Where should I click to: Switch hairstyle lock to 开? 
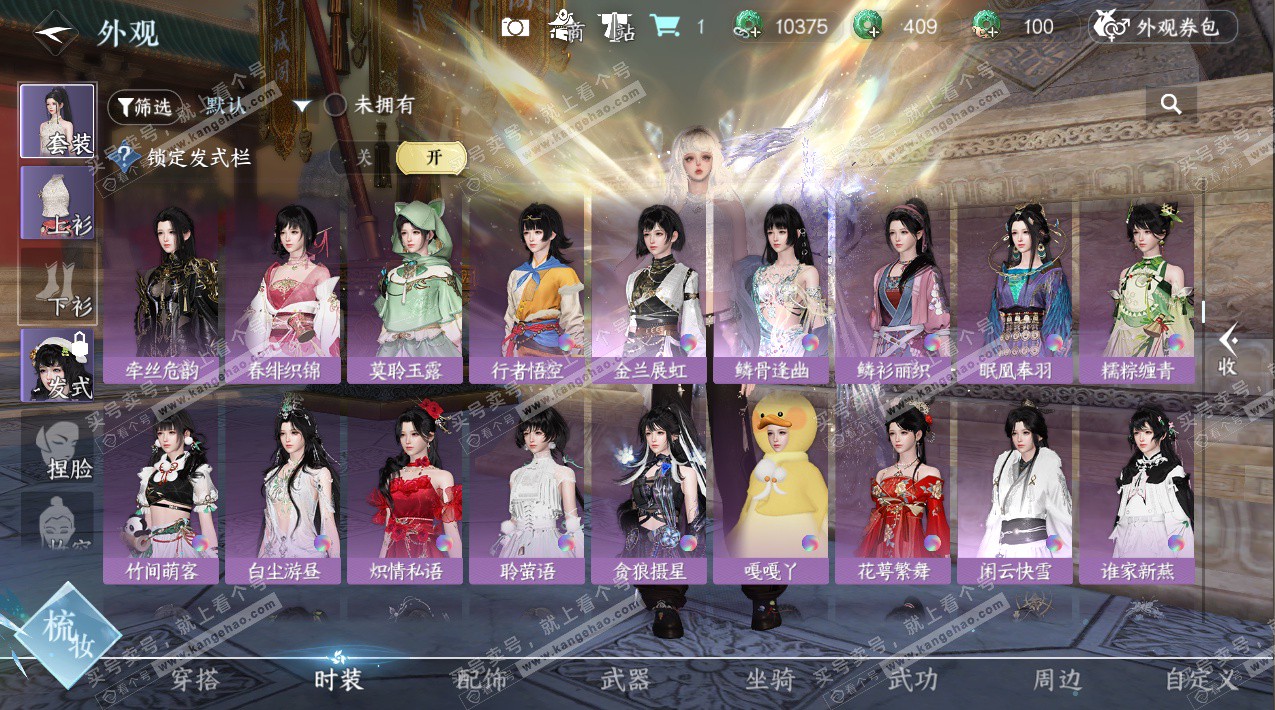pos(432,158)
